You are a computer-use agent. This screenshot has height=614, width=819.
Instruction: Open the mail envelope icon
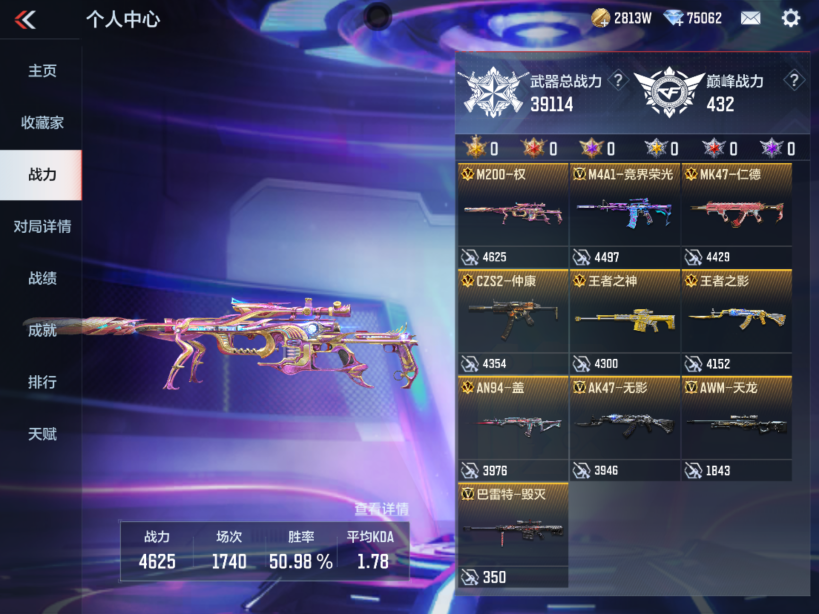point(750,18)
